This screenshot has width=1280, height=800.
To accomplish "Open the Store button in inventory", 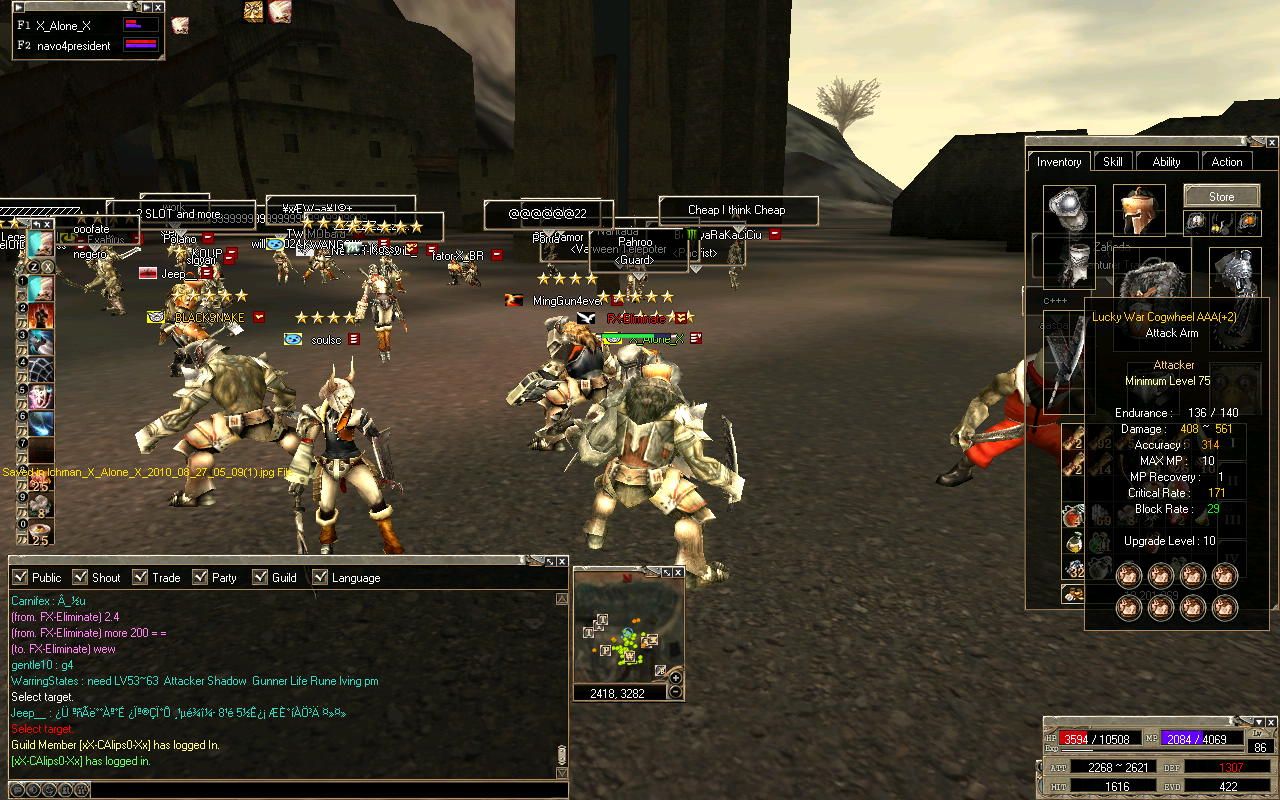I will [x=1221, y=196].
